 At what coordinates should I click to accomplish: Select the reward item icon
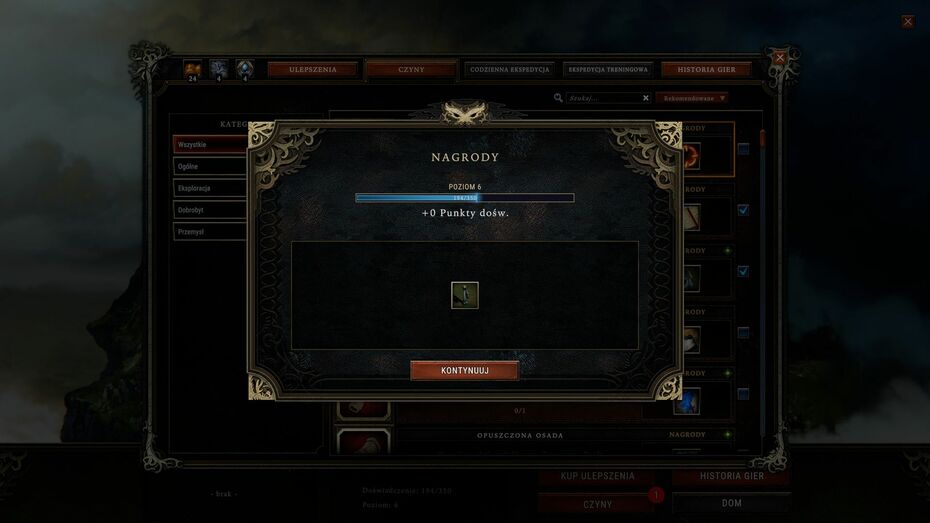464,295
